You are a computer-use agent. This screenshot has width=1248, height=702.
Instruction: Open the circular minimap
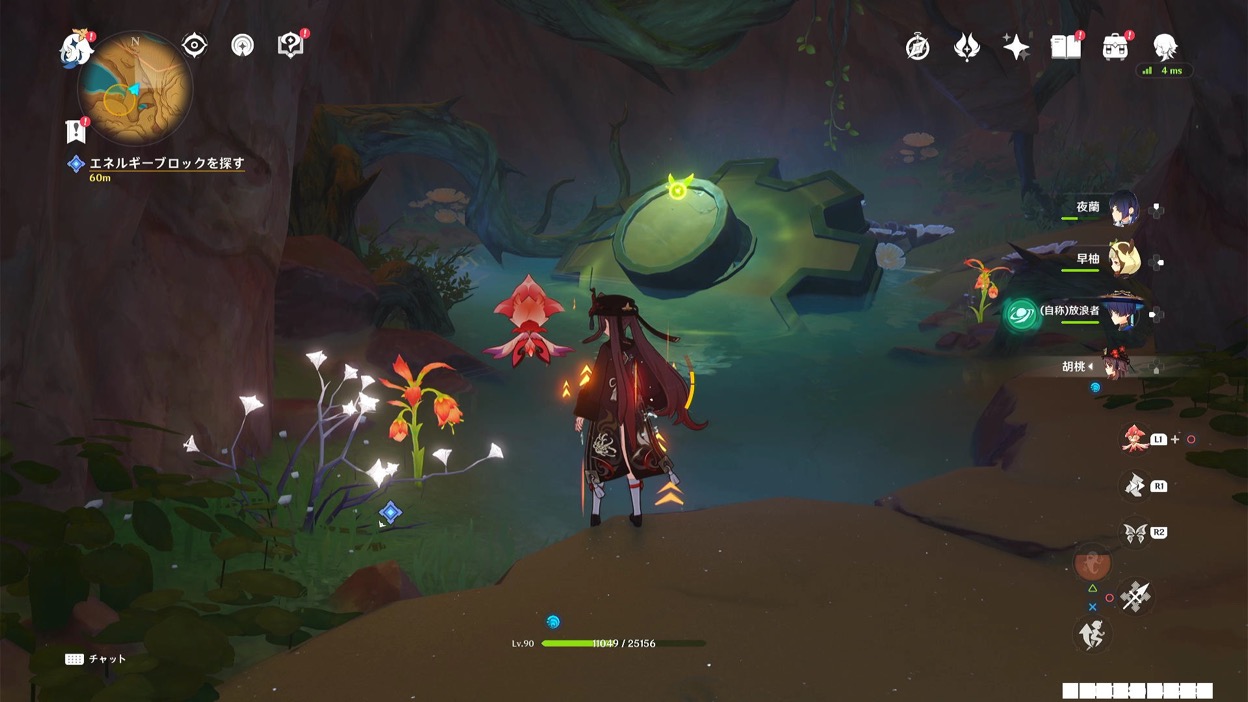(x=135, y=89)
